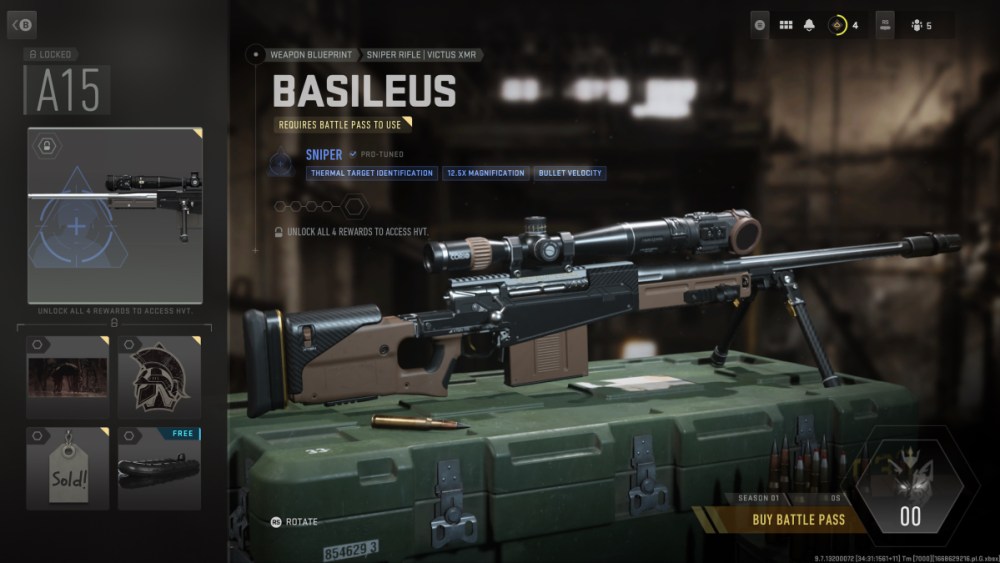Select the Basileus sniper rifle HVT reward
The height and width of the screenshot is (563, 1000).
coord(115,214)
